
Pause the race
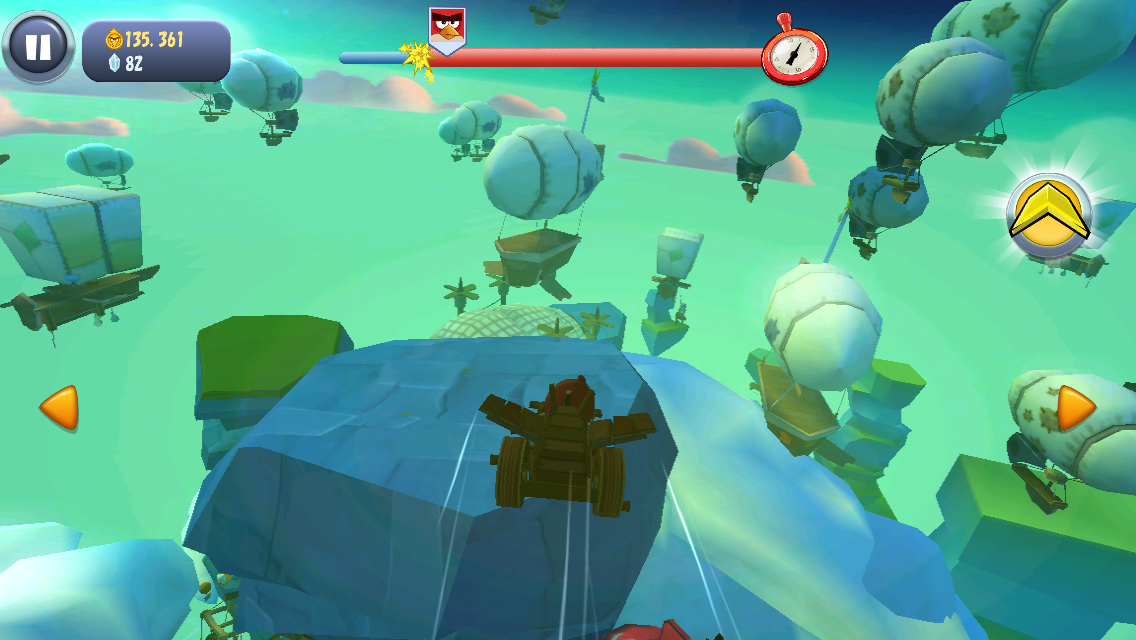pos(38,47)
